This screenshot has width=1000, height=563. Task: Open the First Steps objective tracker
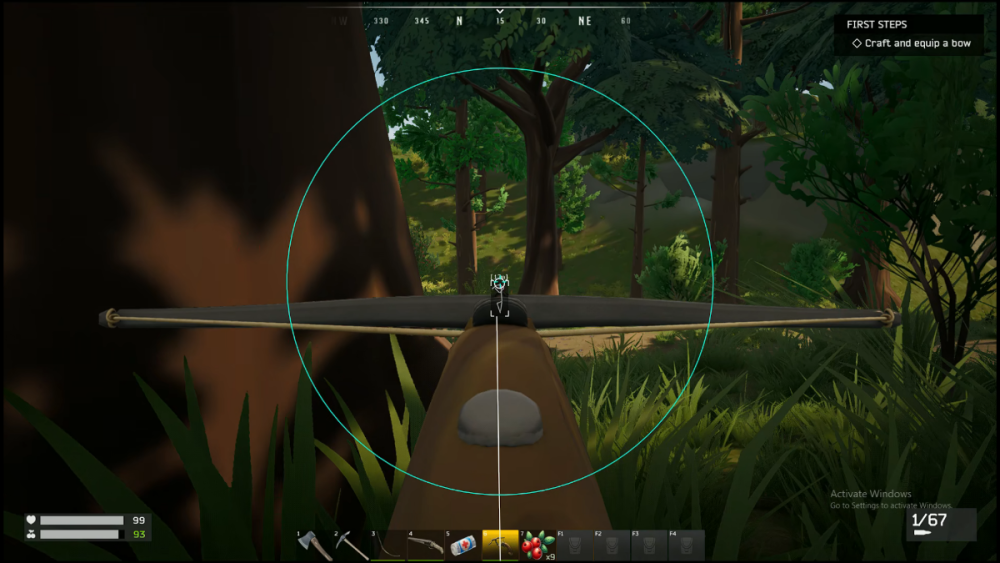(x=908, y=34)
